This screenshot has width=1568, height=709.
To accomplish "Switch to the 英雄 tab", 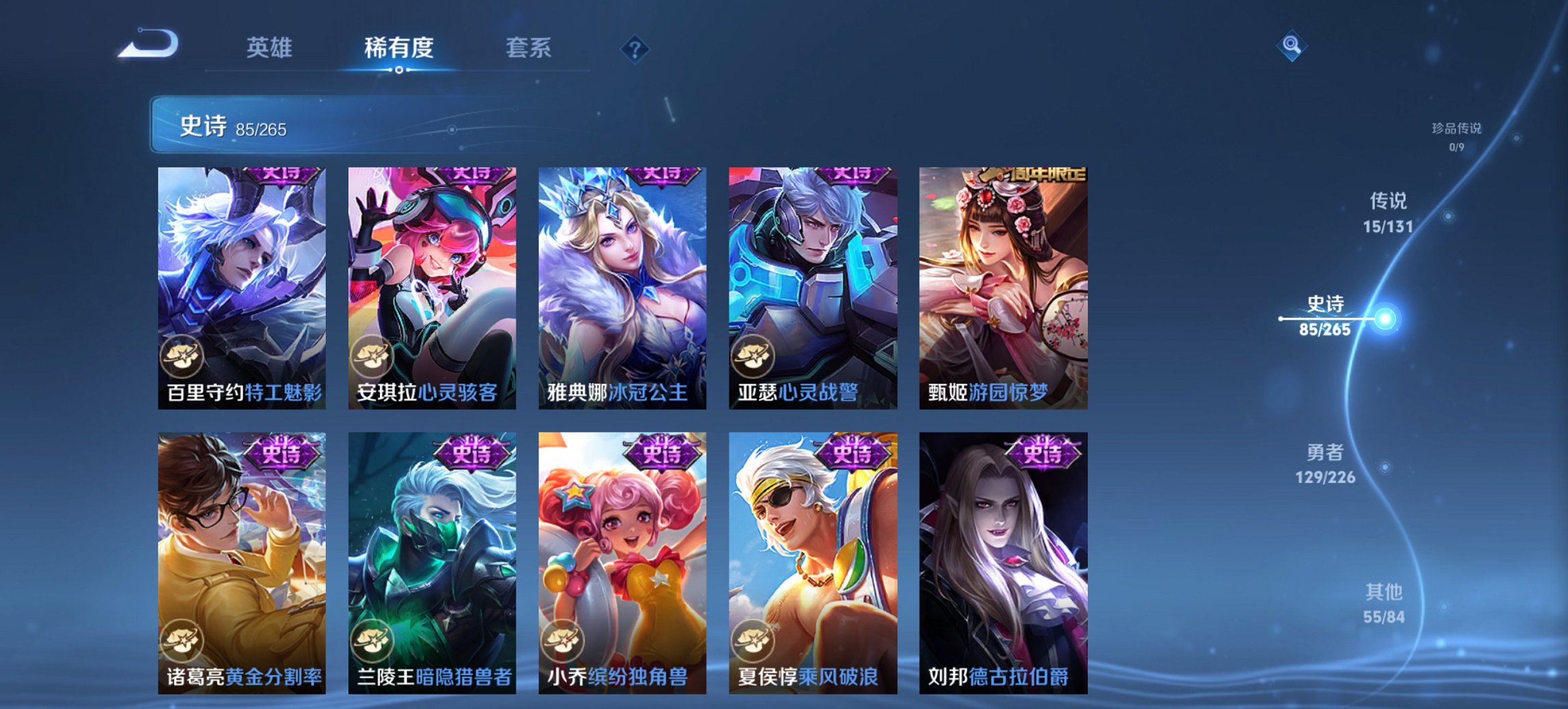I will coord(271,48).
